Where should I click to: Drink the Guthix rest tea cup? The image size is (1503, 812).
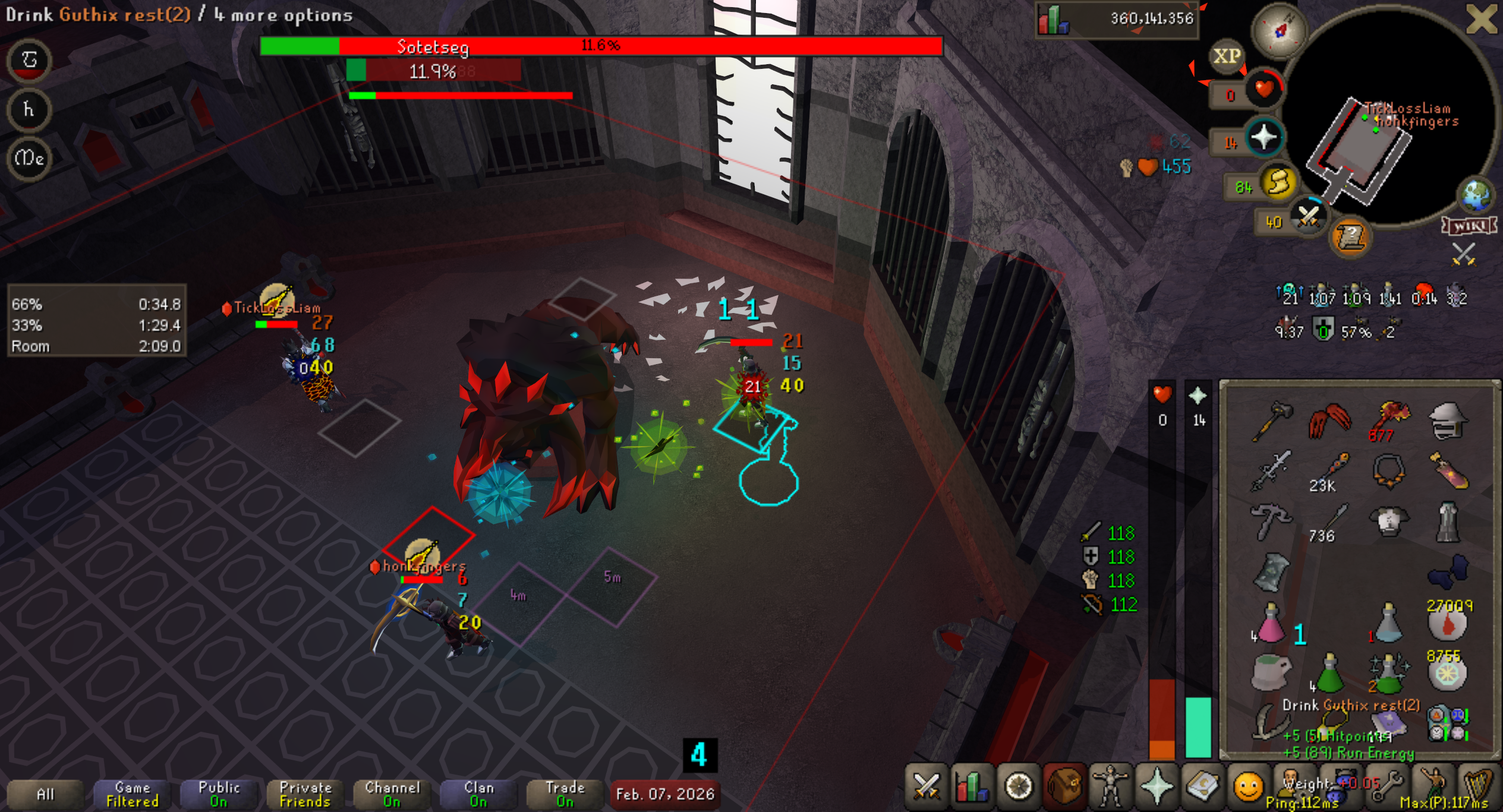pyautogui.click(x=1271, y=672)
